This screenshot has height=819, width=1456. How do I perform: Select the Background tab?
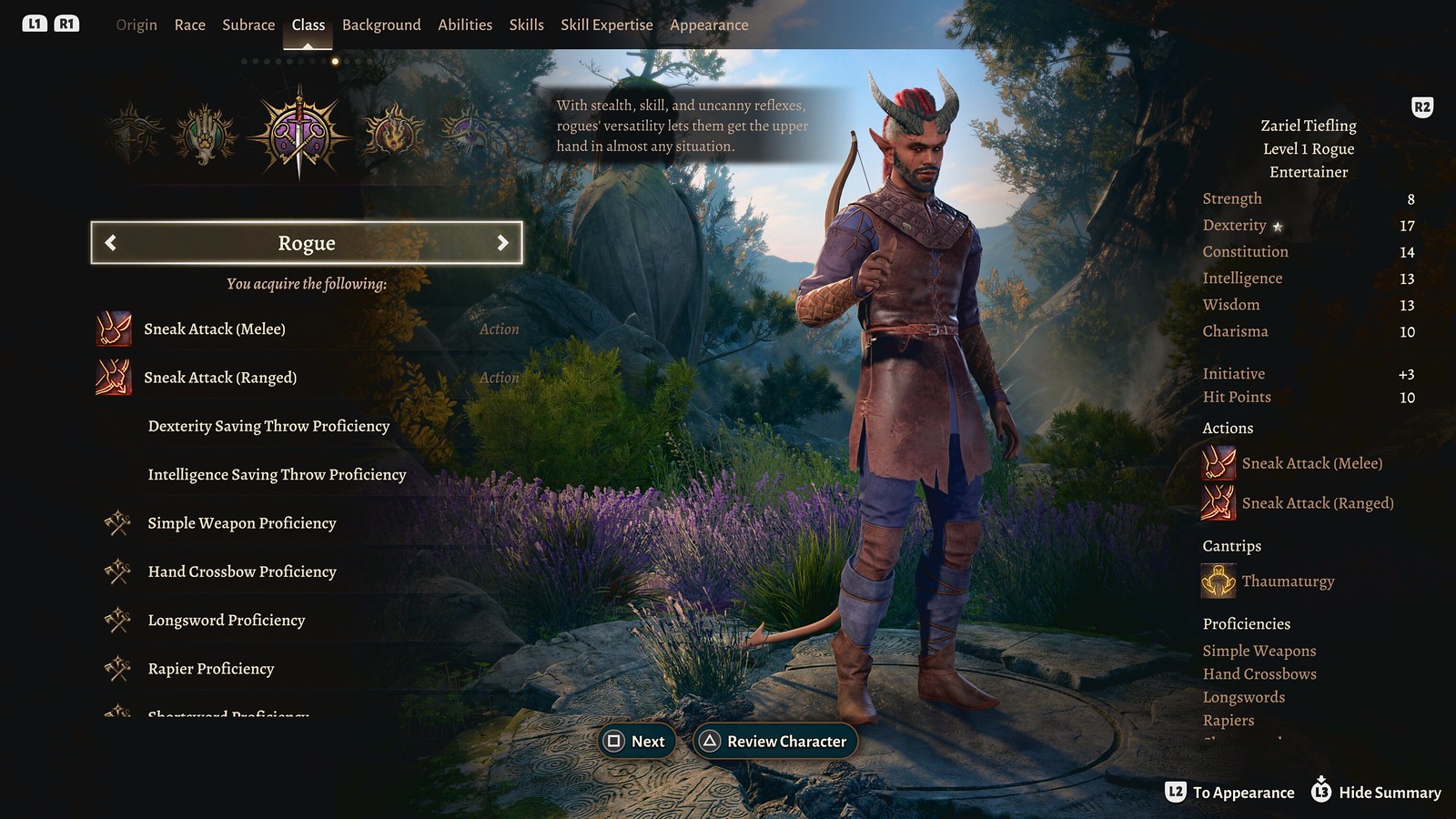point(381,25)
